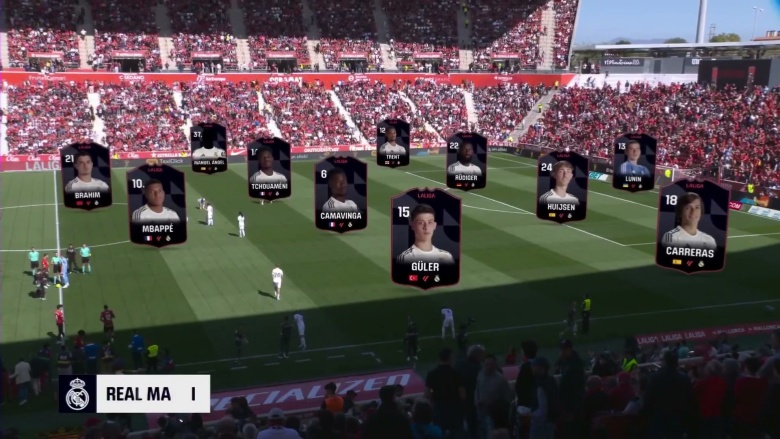Pick the Huijsen lineup card
Screen dimensions: 780x439
point(562,187)
